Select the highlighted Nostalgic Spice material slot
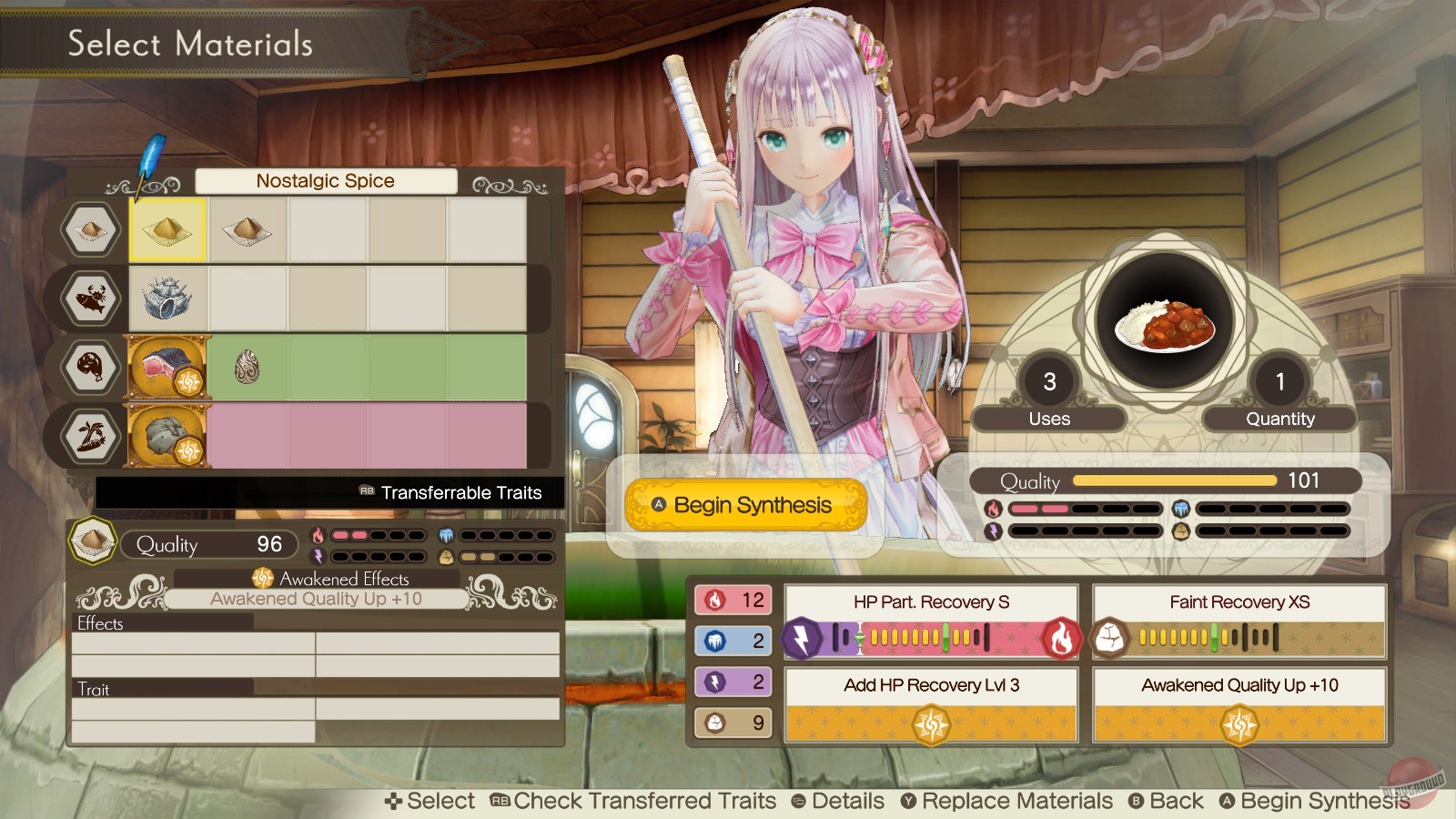The image size is (1456, 819). [166, 230]
